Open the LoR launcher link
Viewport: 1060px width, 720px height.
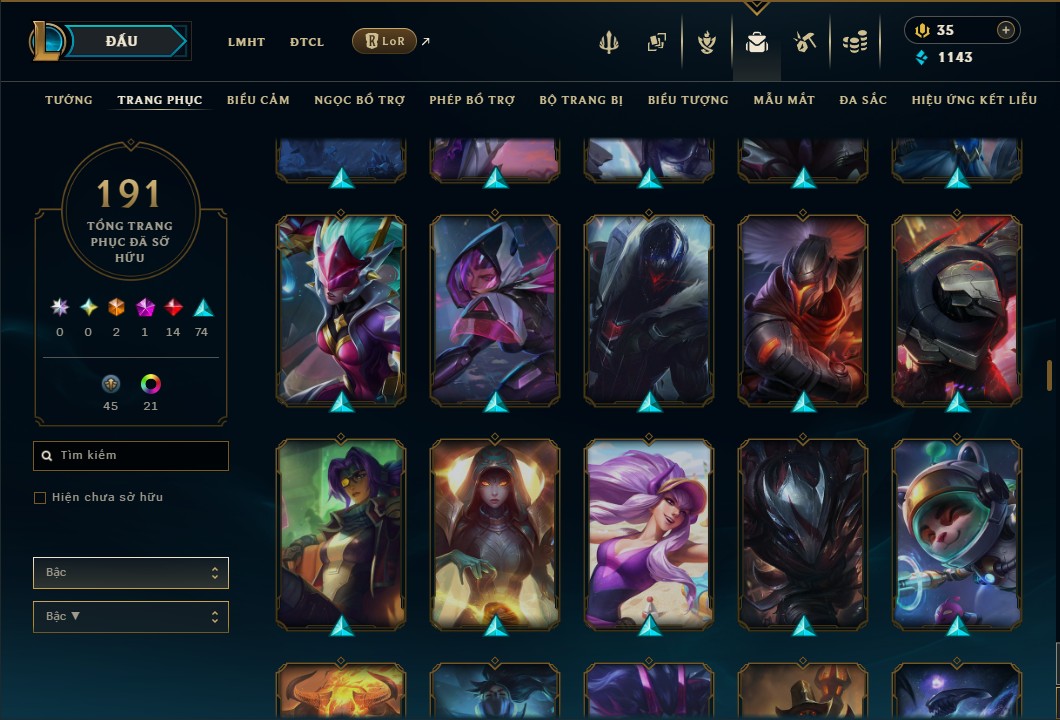[x=385, y=41]
